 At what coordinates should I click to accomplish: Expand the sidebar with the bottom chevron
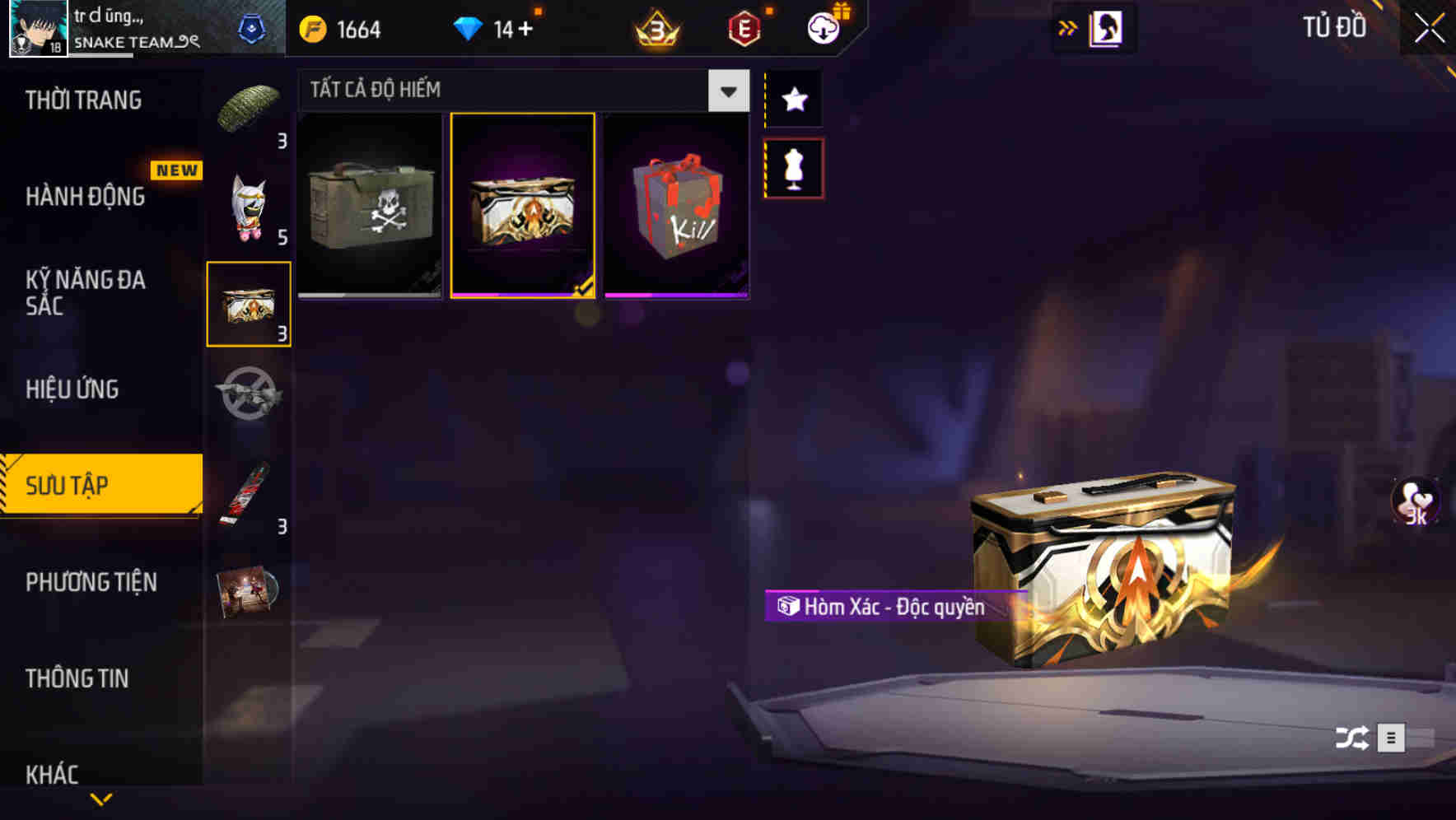tap(101, 797)
